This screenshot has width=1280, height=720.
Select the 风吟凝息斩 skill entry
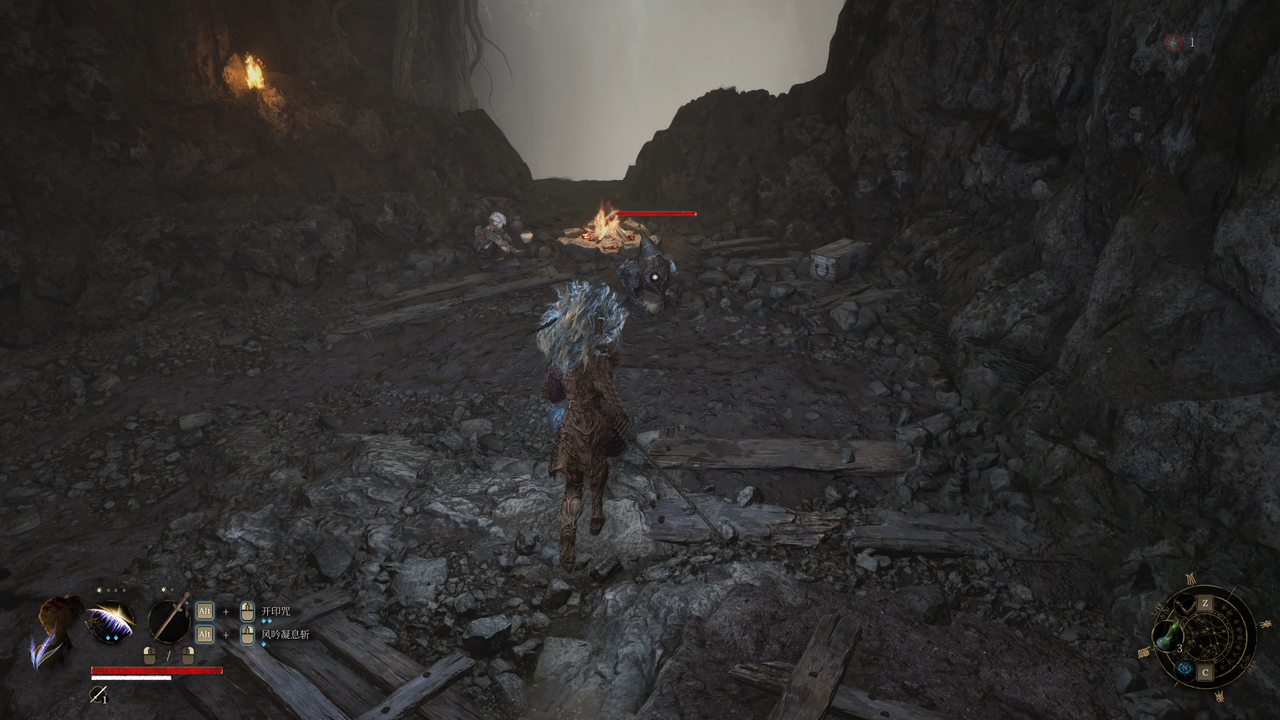[x=285, y=634]
